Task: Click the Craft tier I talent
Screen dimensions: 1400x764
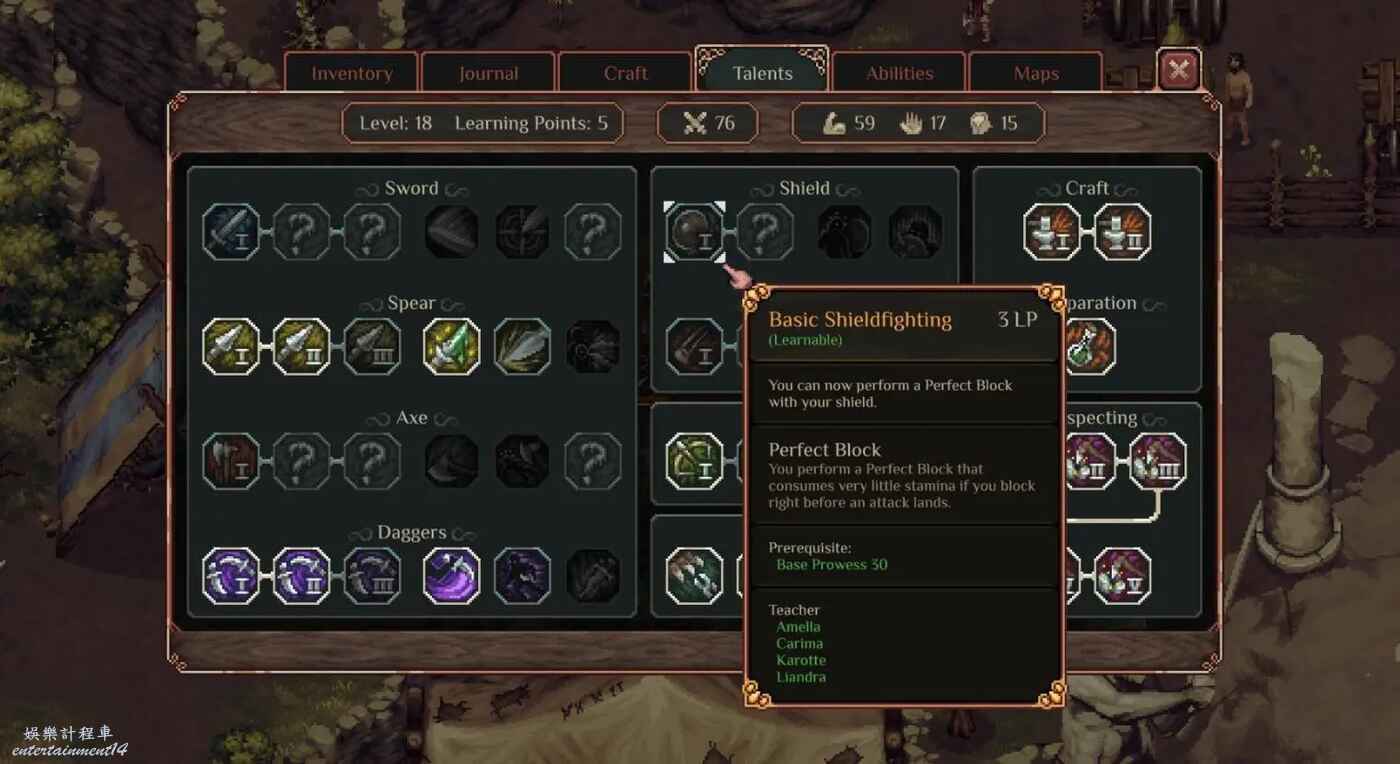Action: pos(1052,232)
